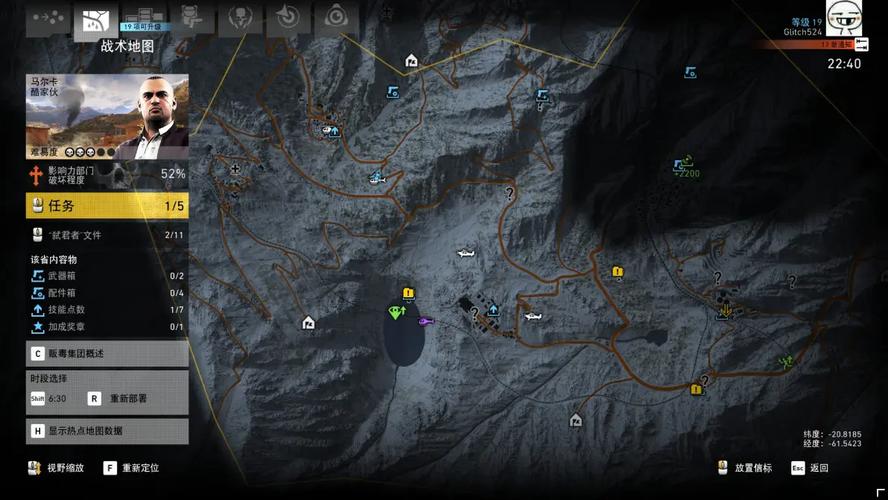Toggle 显示热点地图数据 heatmap display
The height and width of the screenshot is (500, 888).
[x=107, y=431]
